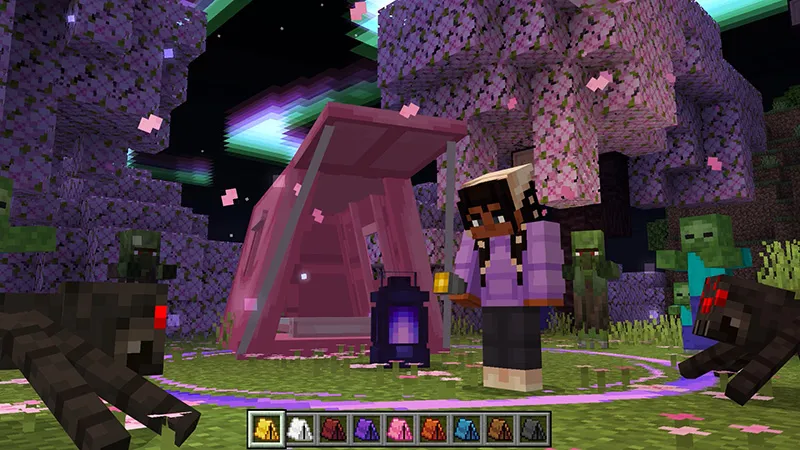Screen dimensions: 800x450
Task: Select the light blue tent slot
Action: pyautogui.click(x=468, y=430)
